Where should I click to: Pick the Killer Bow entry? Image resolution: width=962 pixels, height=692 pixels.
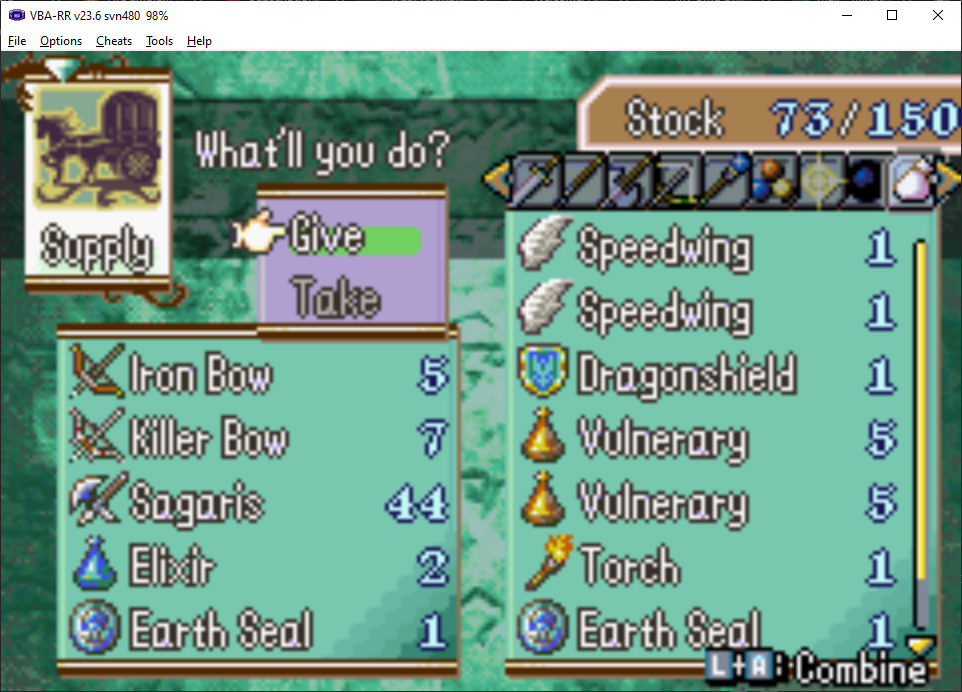tap(208, 440)
